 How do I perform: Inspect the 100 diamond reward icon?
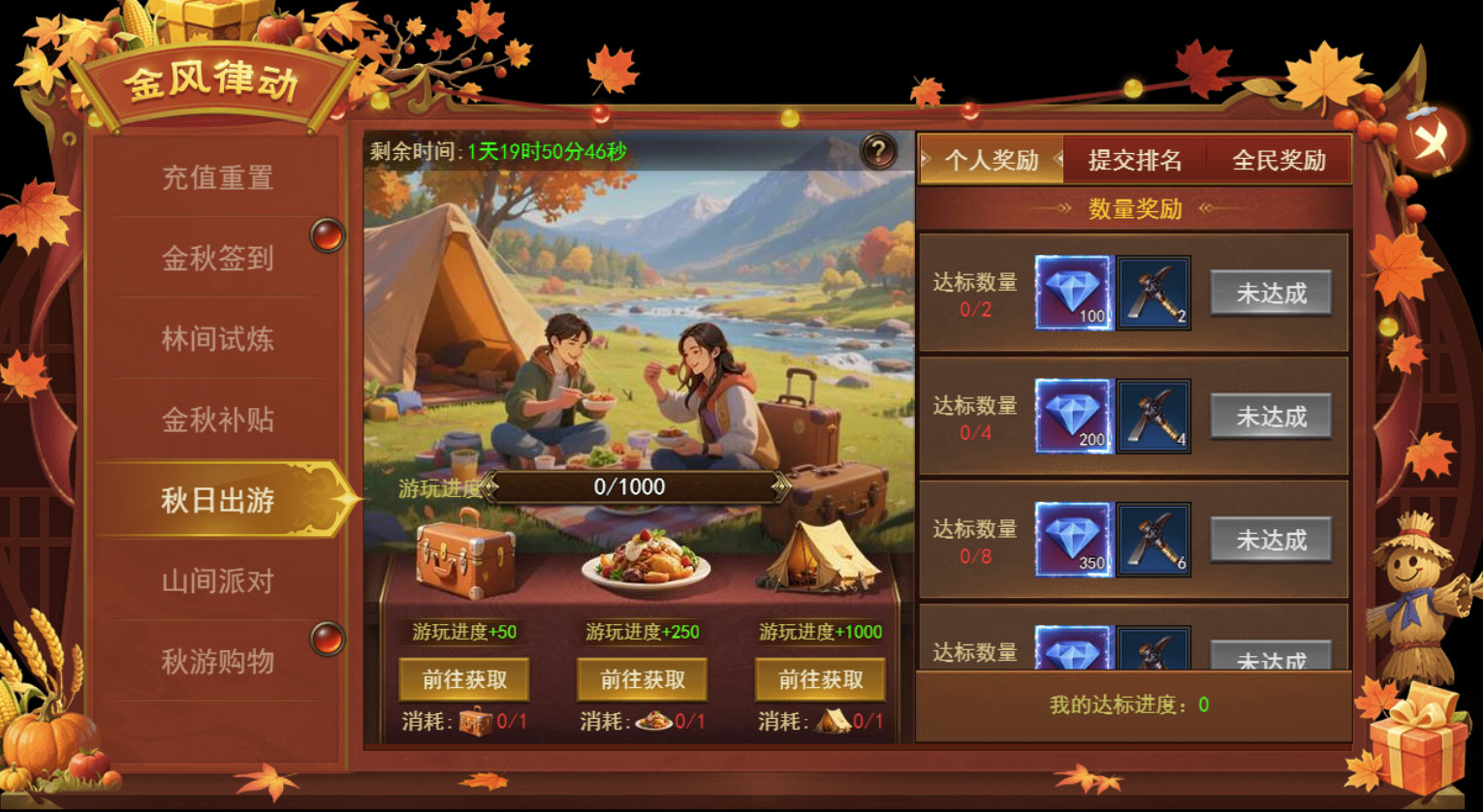pos(1073,293)
